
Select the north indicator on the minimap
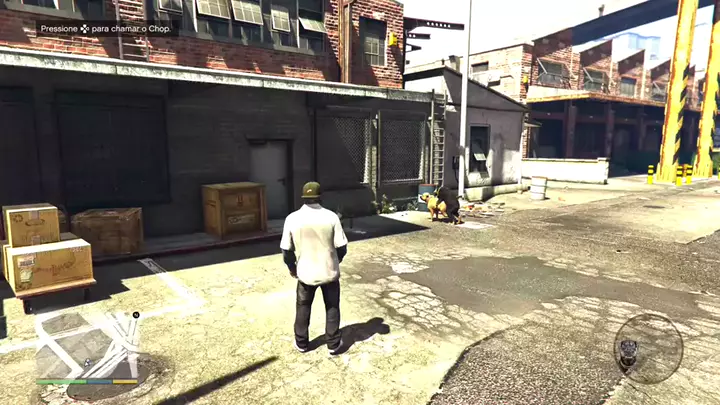click(135, 315)
